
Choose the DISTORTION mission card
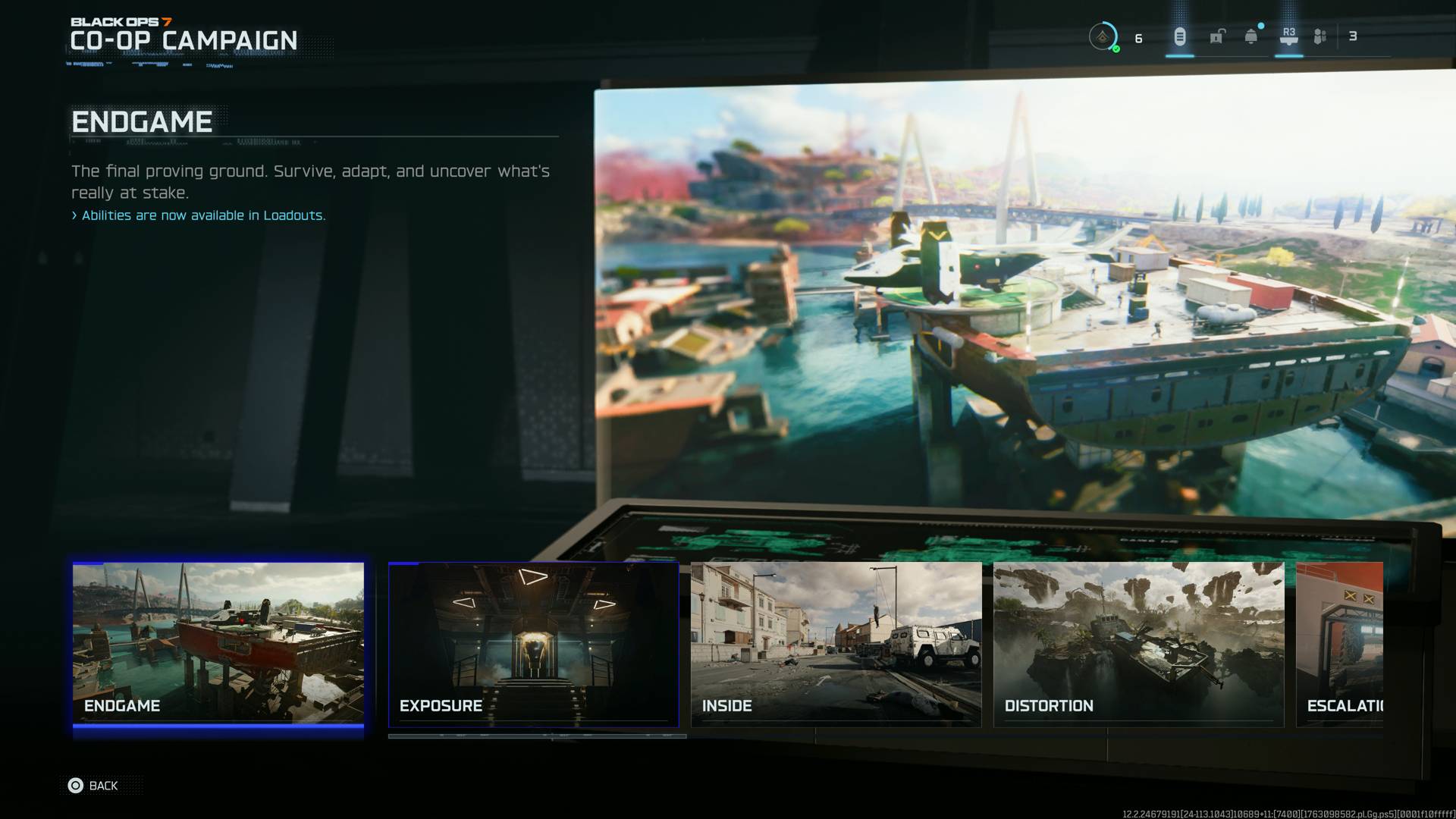coord(1137,645)
